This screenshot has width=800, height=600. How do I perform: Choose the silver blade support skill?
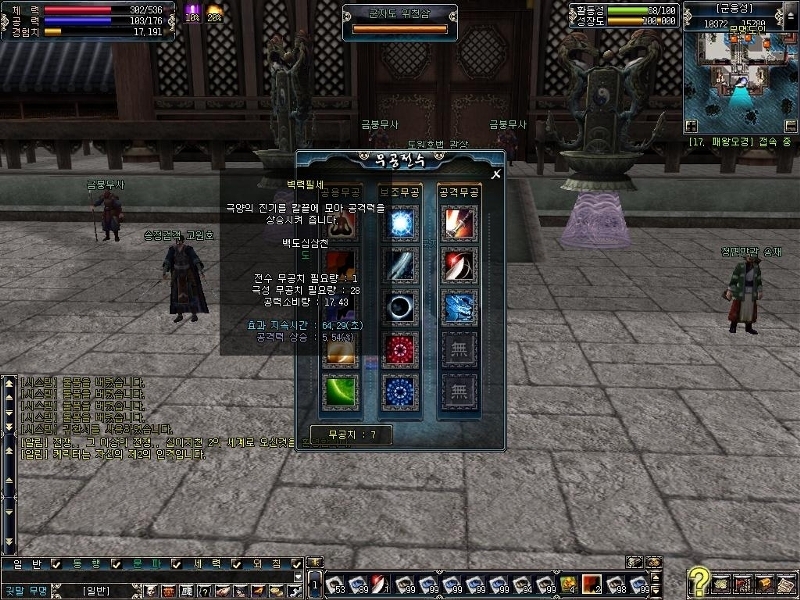[x=402, y=265]
